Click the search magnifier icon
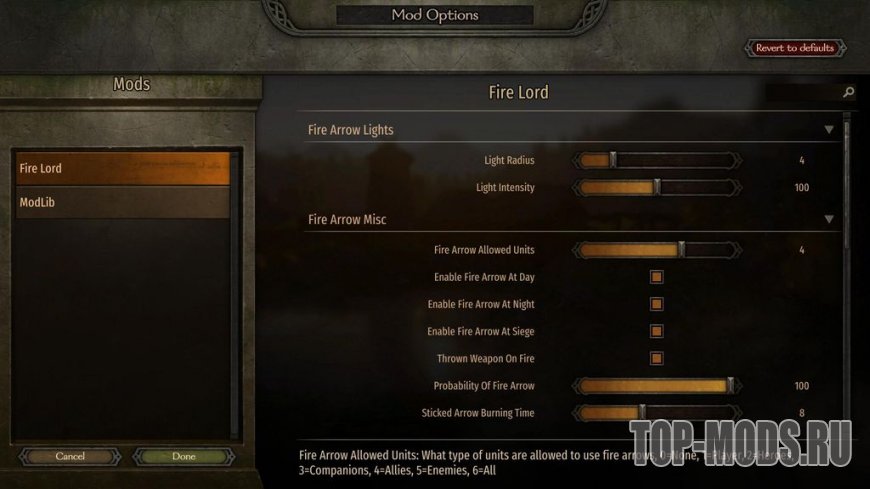 coord(848,93)
